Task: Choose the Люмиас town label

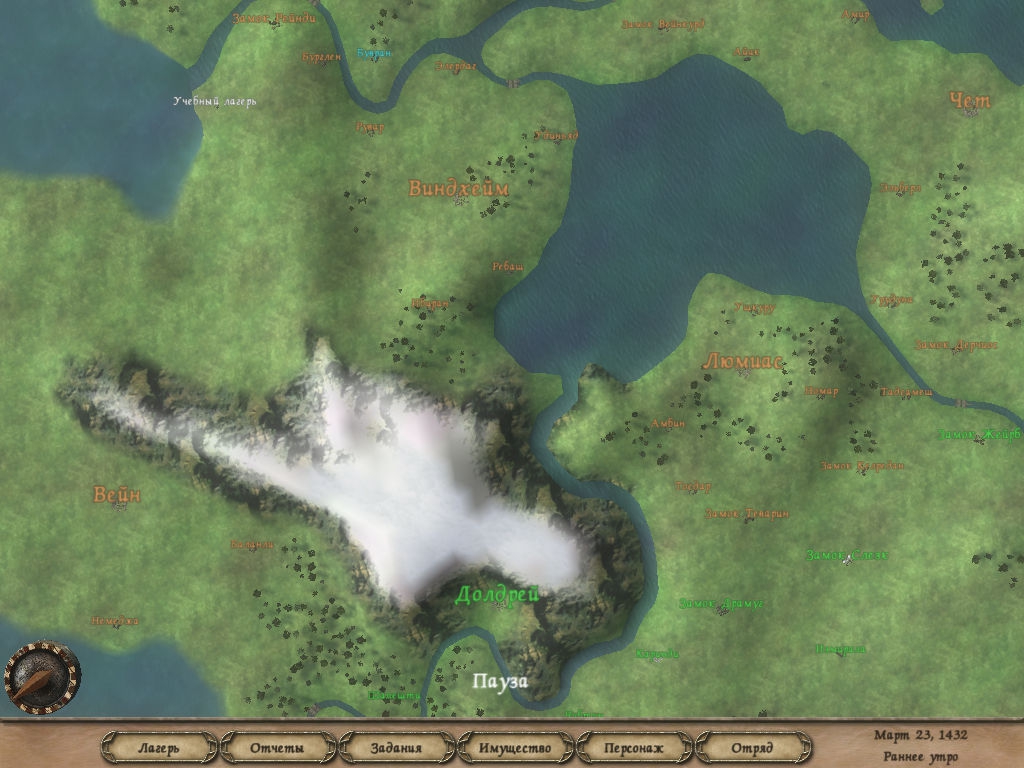Action: [743, 361]
